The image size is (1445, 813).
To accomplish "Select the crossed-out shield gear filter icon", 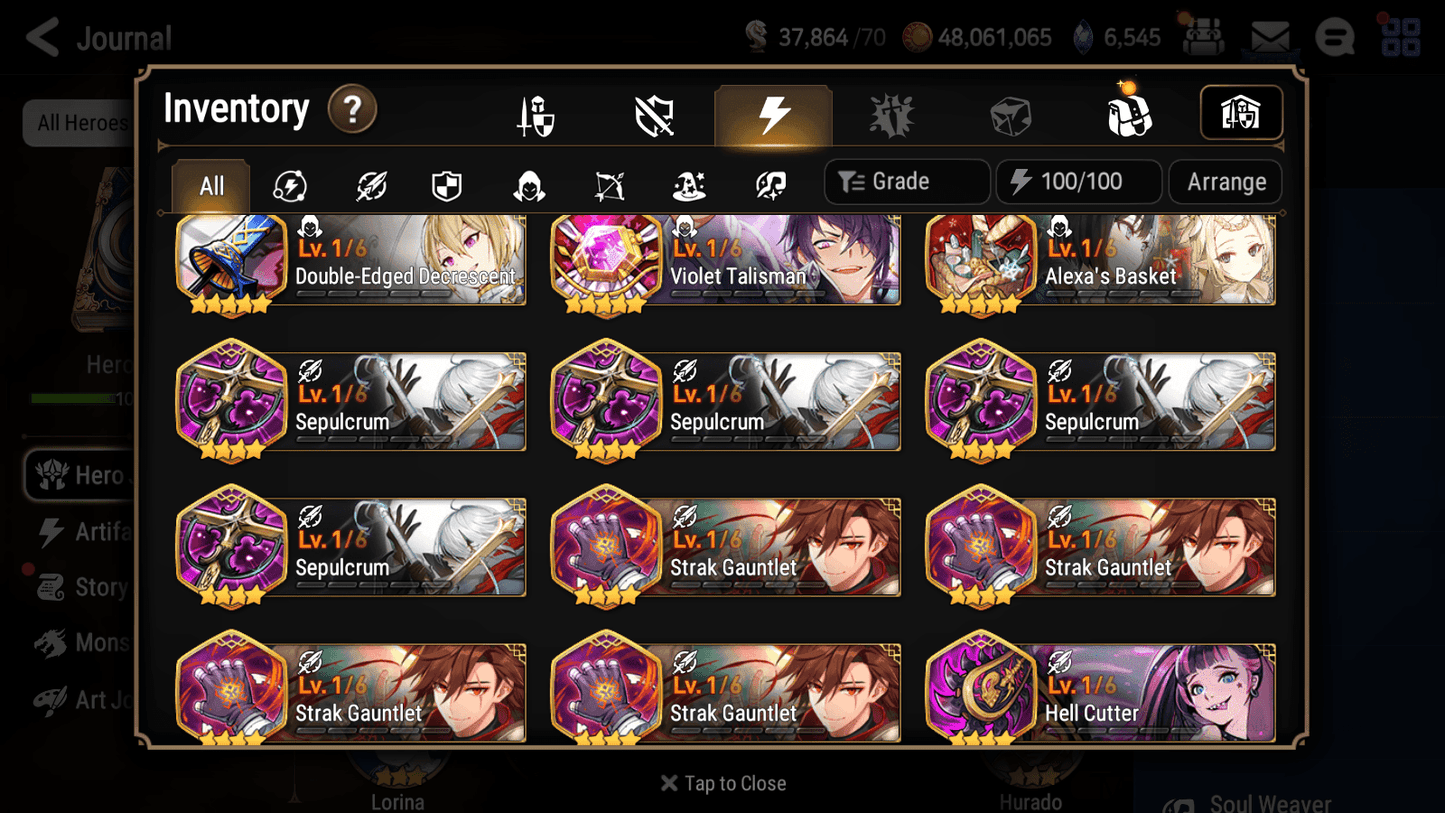I will (x=655, y=113).
